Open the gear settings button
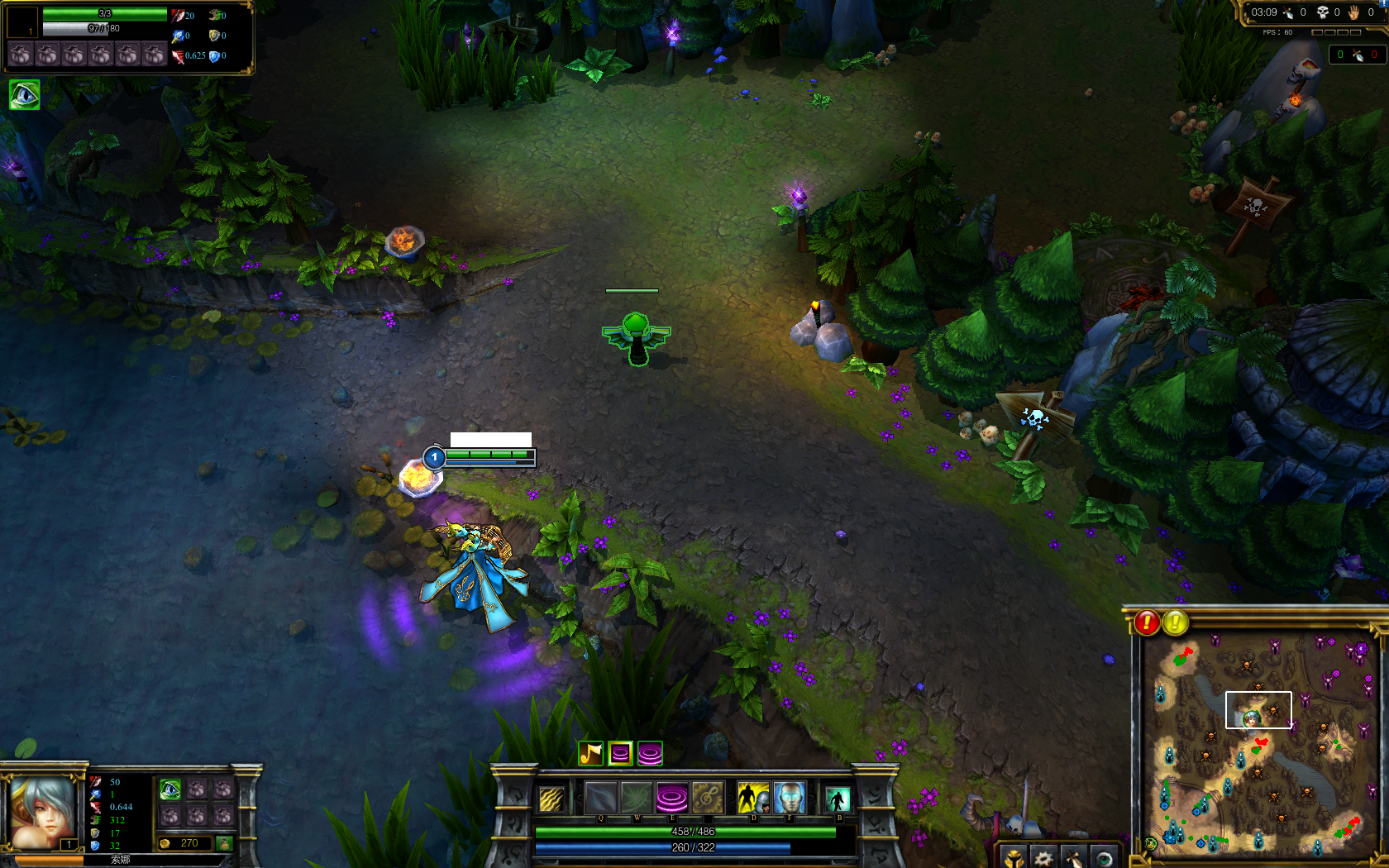 pos(1043,857)
